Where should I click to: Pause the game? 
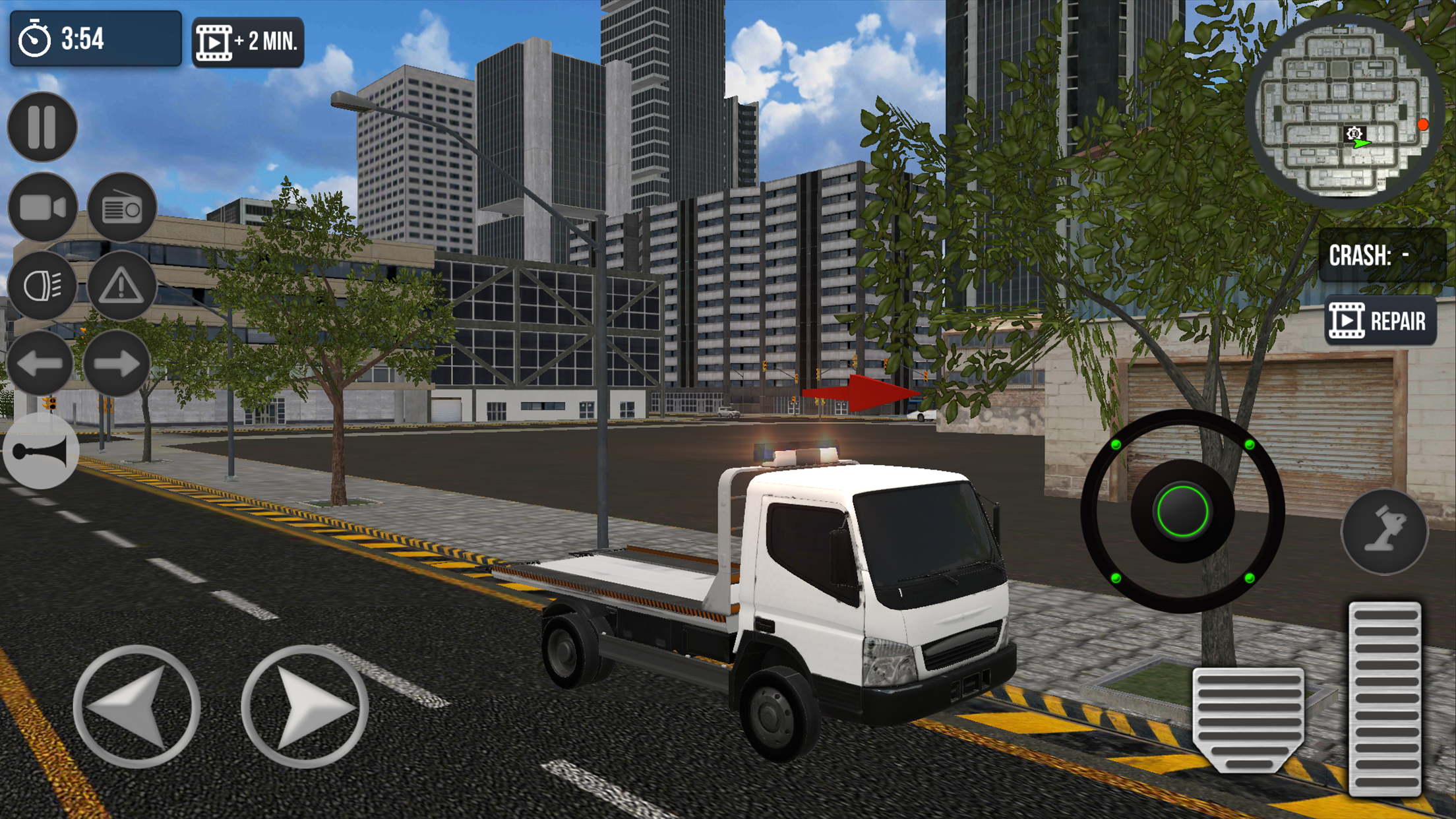point(41,127)
